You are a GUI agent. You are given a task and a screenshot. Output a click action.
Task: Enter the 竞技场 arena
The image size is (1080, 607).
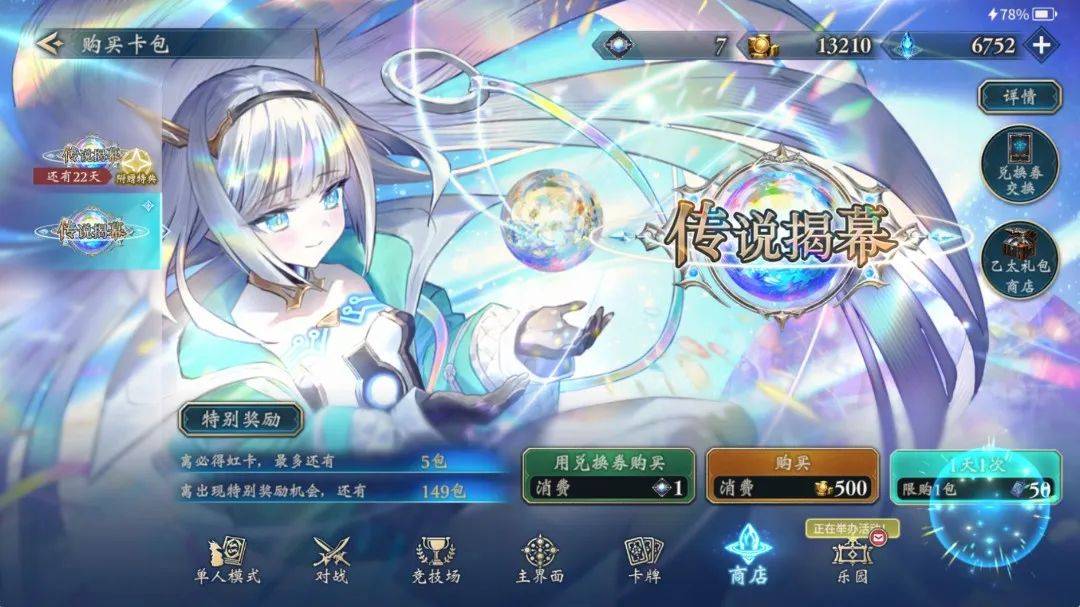pyautogui.click(x=437, y=559)
